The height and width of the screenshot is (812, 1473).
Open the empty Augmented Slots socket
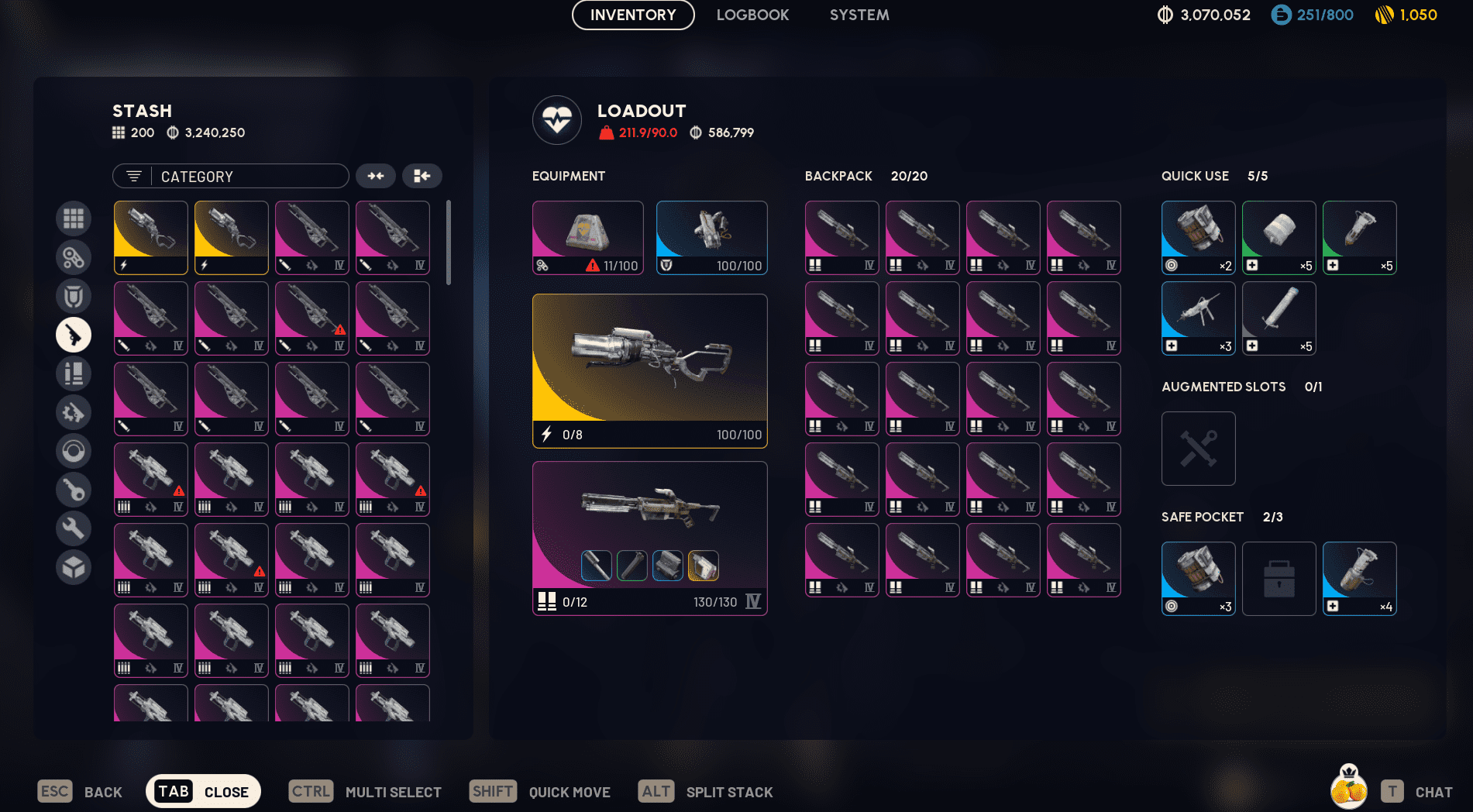1198,449
